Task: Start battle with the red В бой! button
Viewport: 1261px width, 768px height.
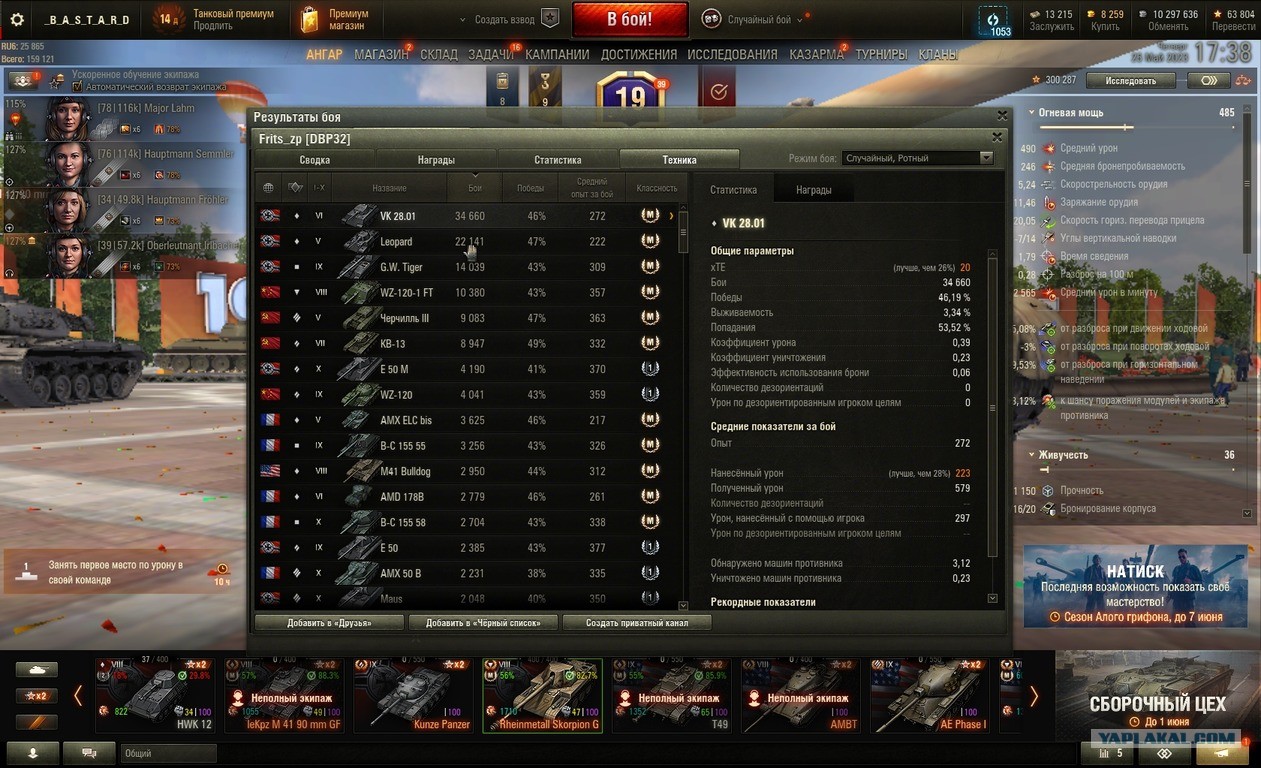Action: point(629,19)
